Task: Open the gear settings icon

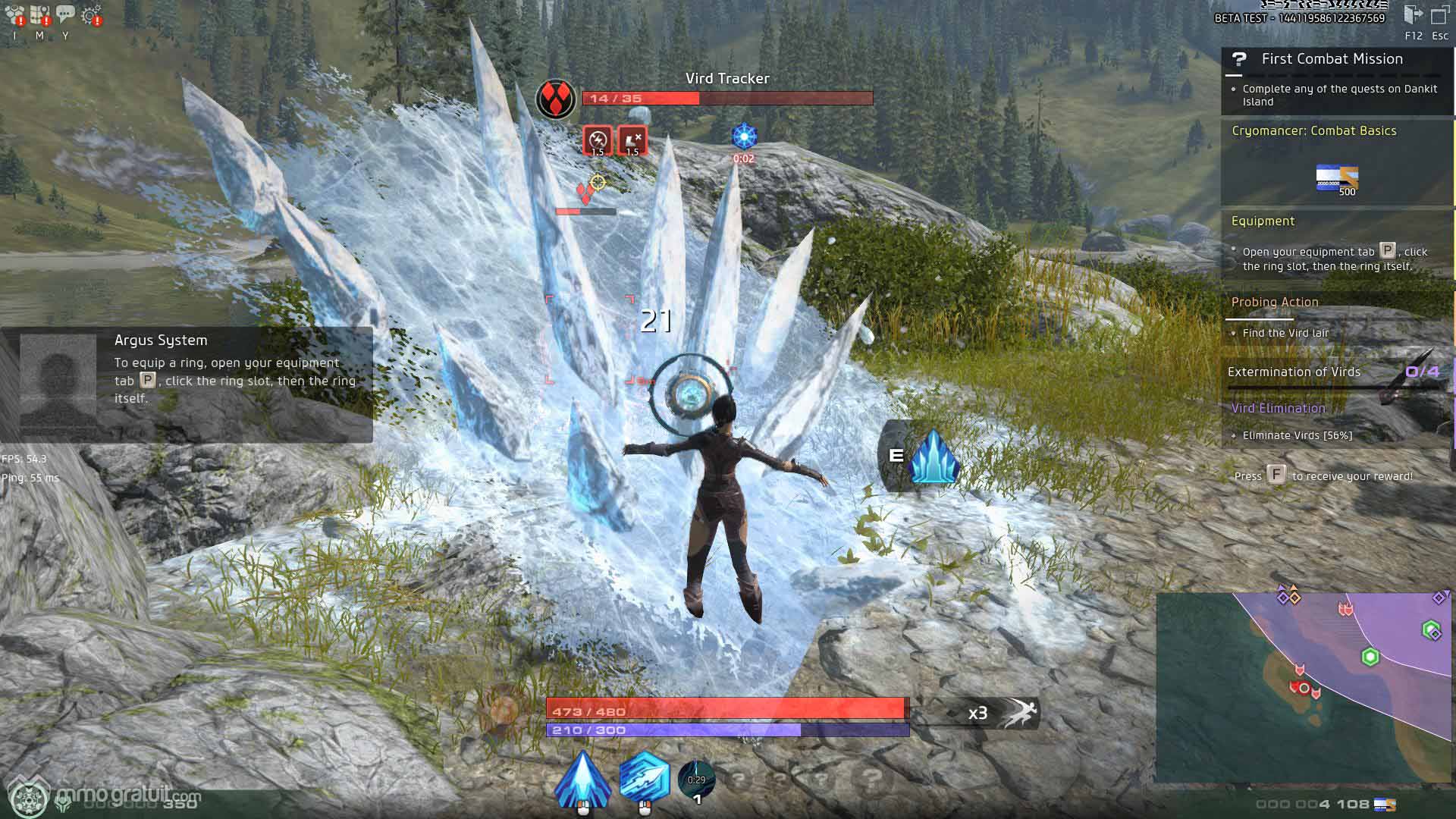Action: tap(92, 15)
